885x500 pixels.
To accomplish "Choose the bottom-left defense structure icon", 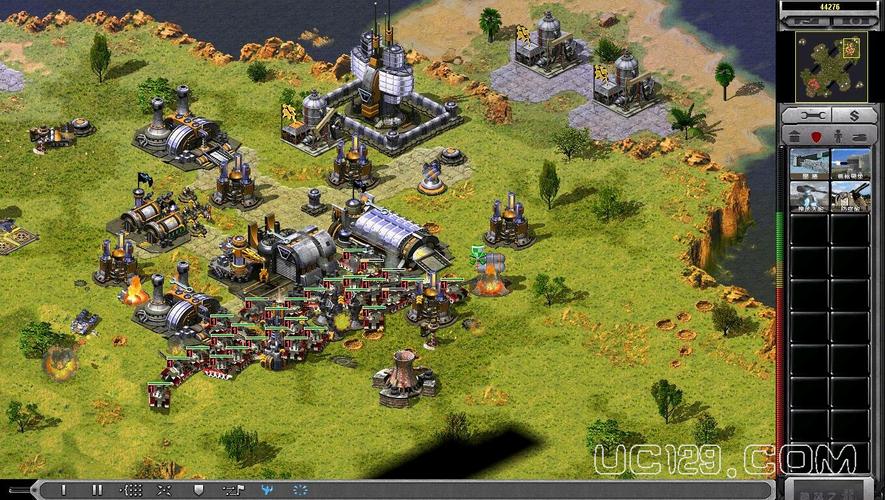I will point(810,195).
